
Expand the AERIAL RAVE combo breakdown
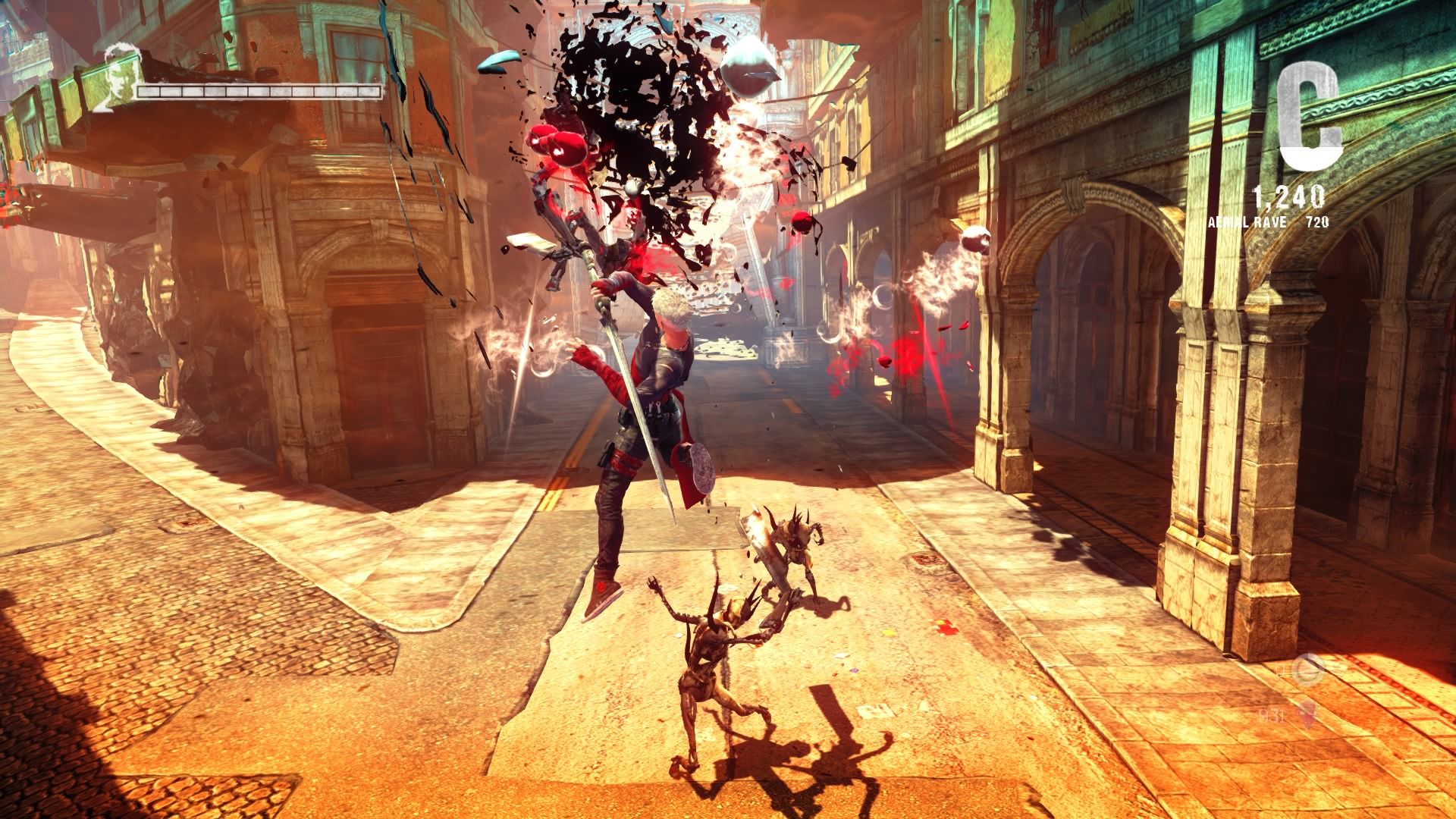click(x=1247, y=223)
